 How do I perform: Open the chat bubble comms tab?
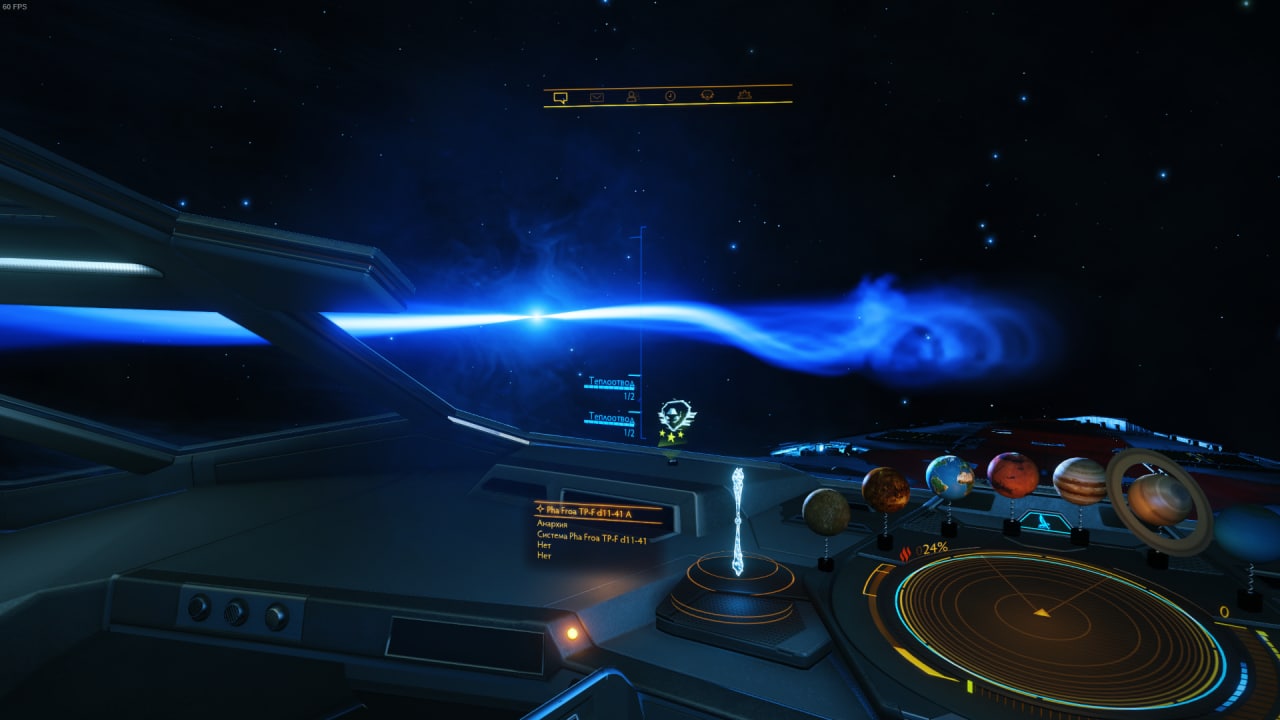pos(560,97)
